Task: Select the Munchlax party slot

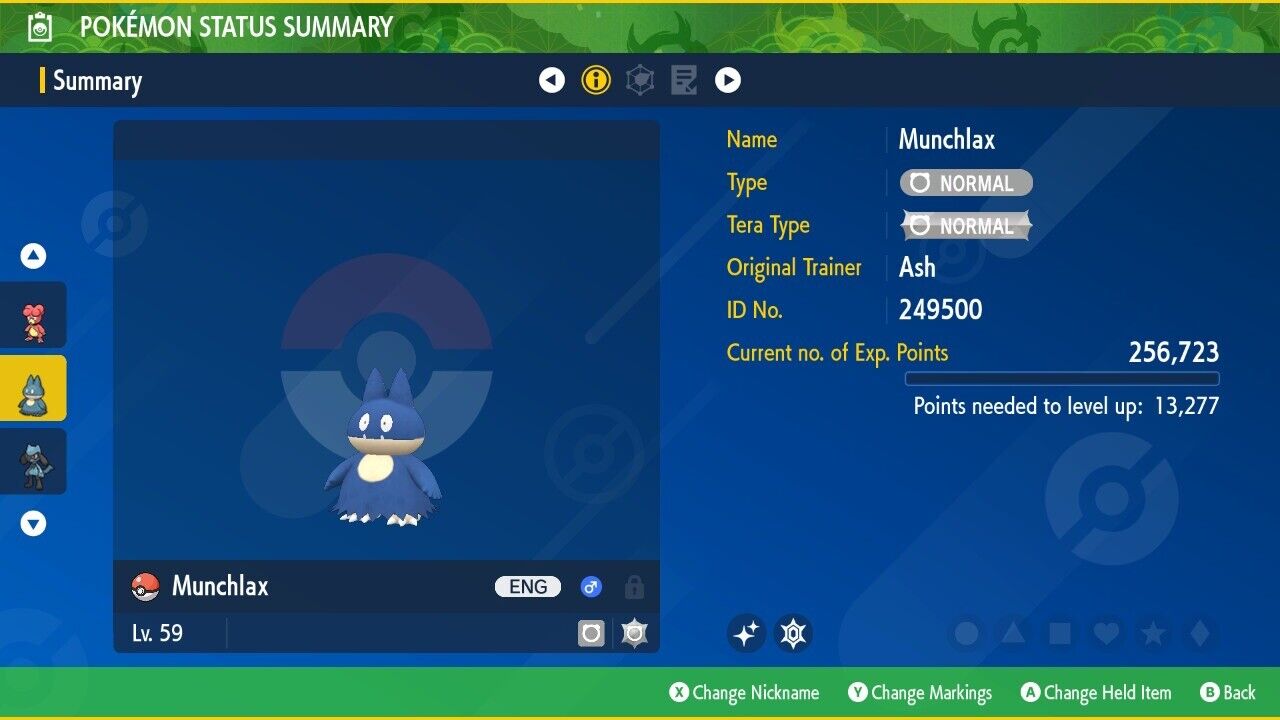Action: (x=34, y=388)
